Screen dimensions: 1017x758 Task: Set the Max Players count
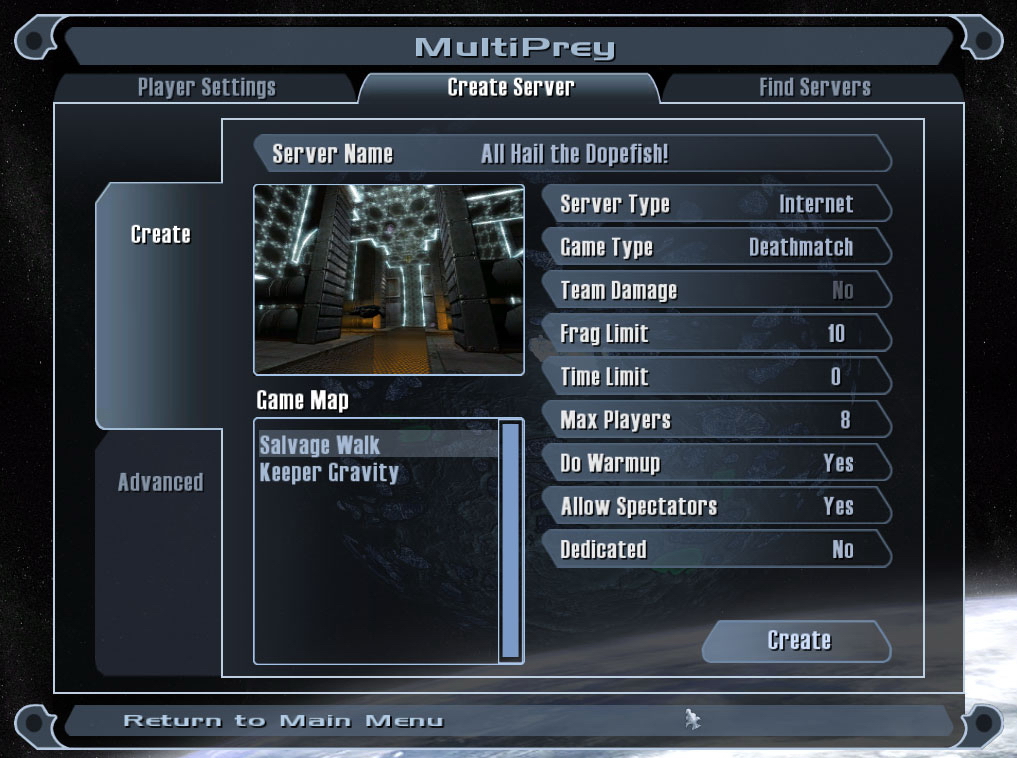tap(715, 420)
